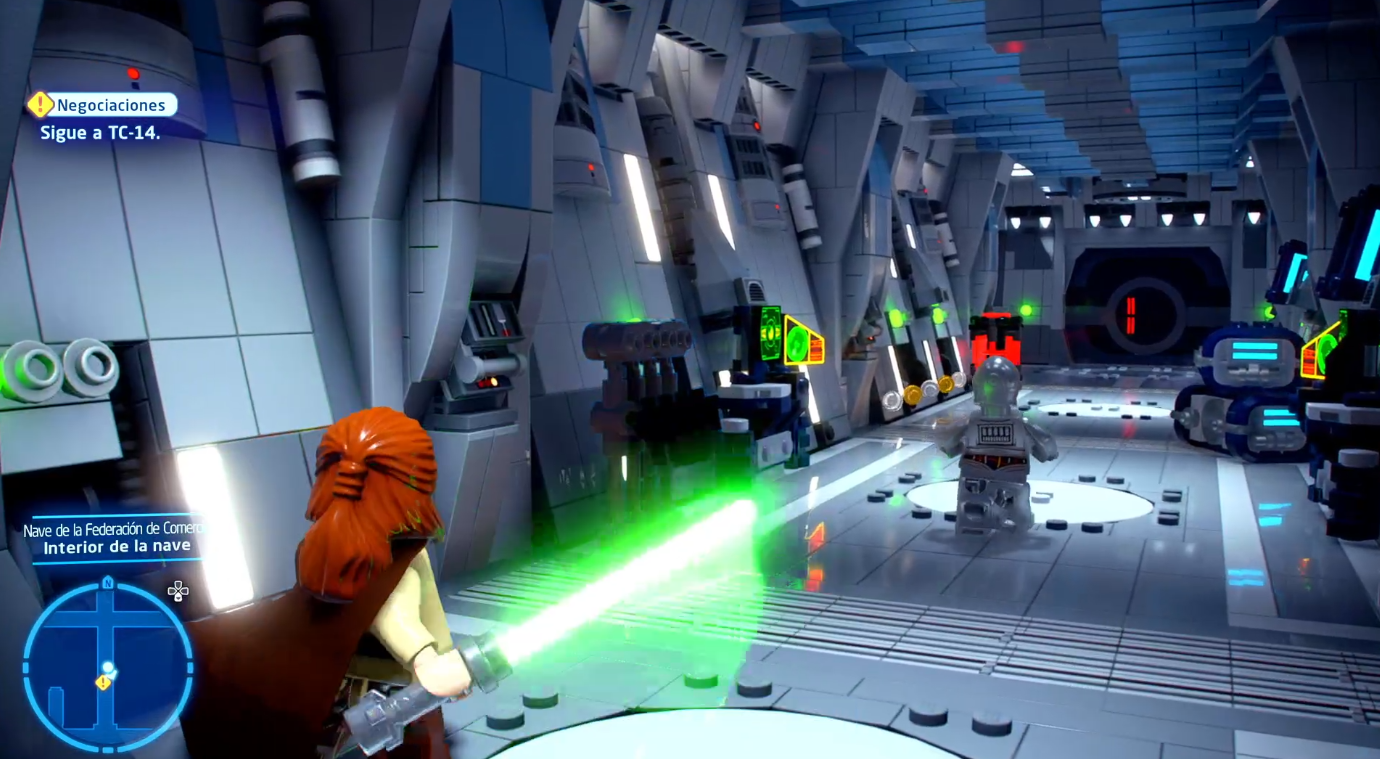The width and height of the screenshot is (1380, 759).
Task: Select the yellow objective marker on minimap
Action: click(102, 682)
